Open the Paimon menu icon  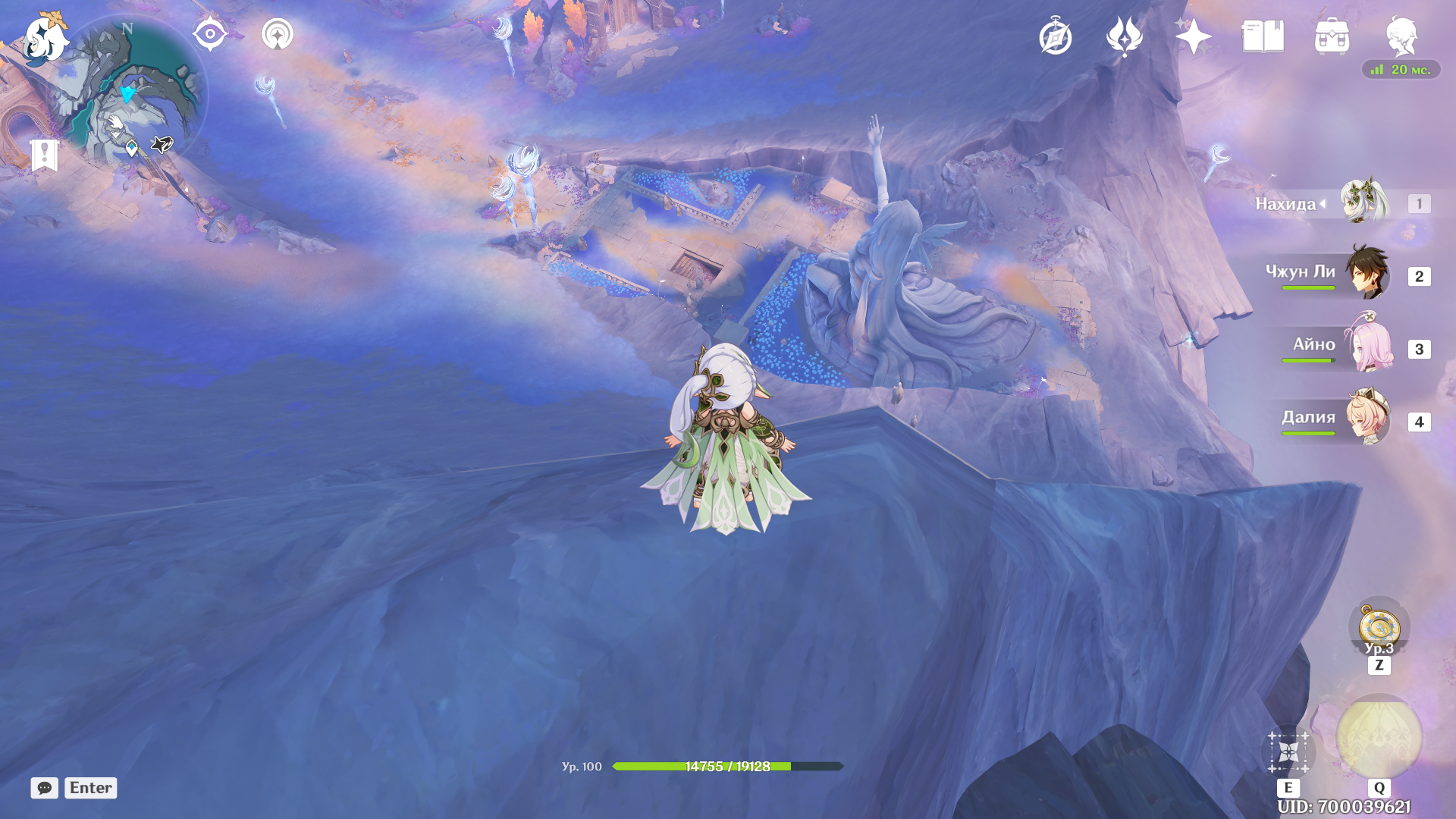pos(44,38)
